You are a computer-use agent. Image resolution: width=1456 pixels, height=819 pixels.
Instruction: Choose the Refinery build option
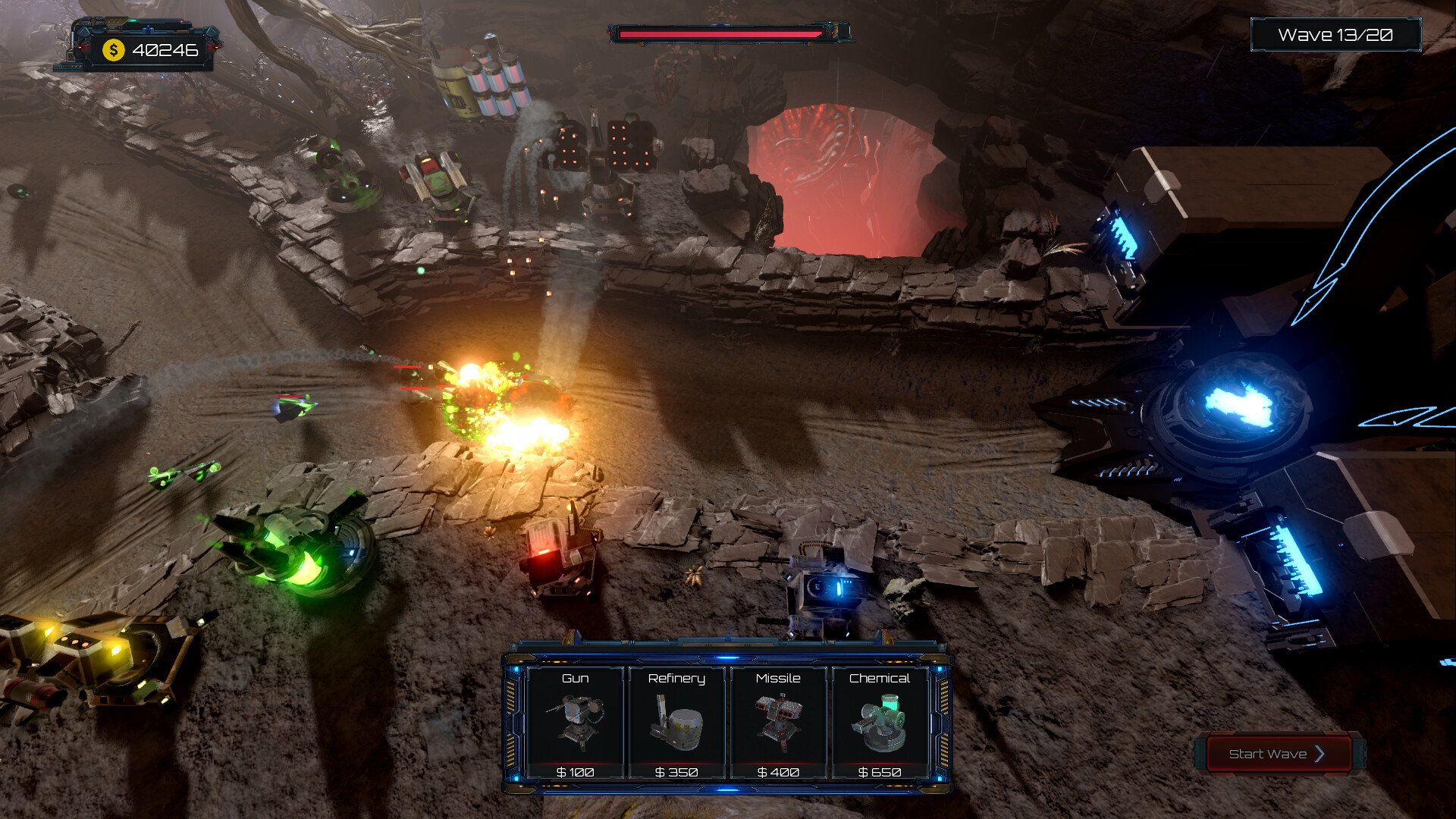tap(676, 723)
